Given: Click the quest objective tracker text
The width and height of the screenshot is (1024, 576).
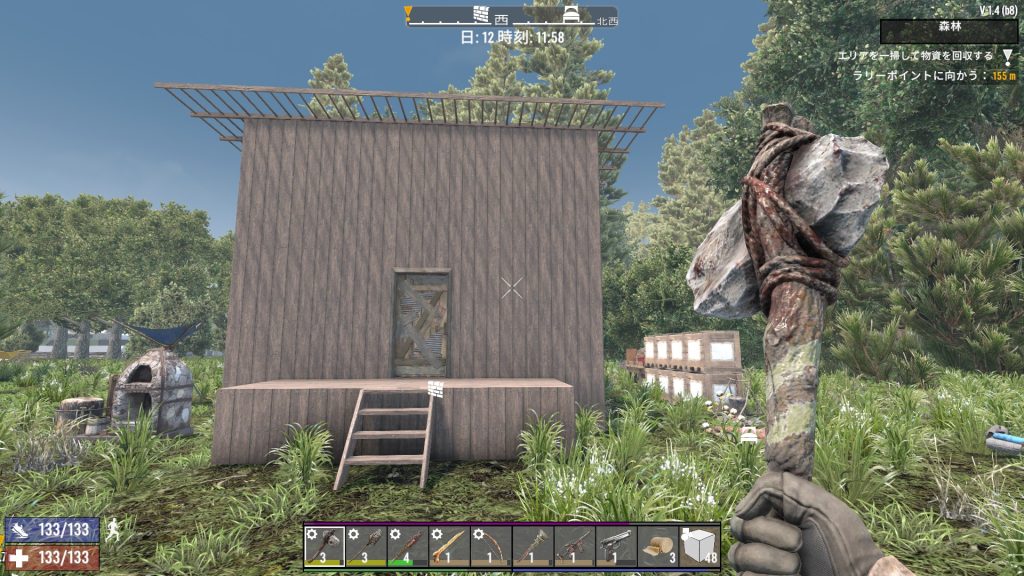Looking at the screenshot, I should click(x=922, y=56).
